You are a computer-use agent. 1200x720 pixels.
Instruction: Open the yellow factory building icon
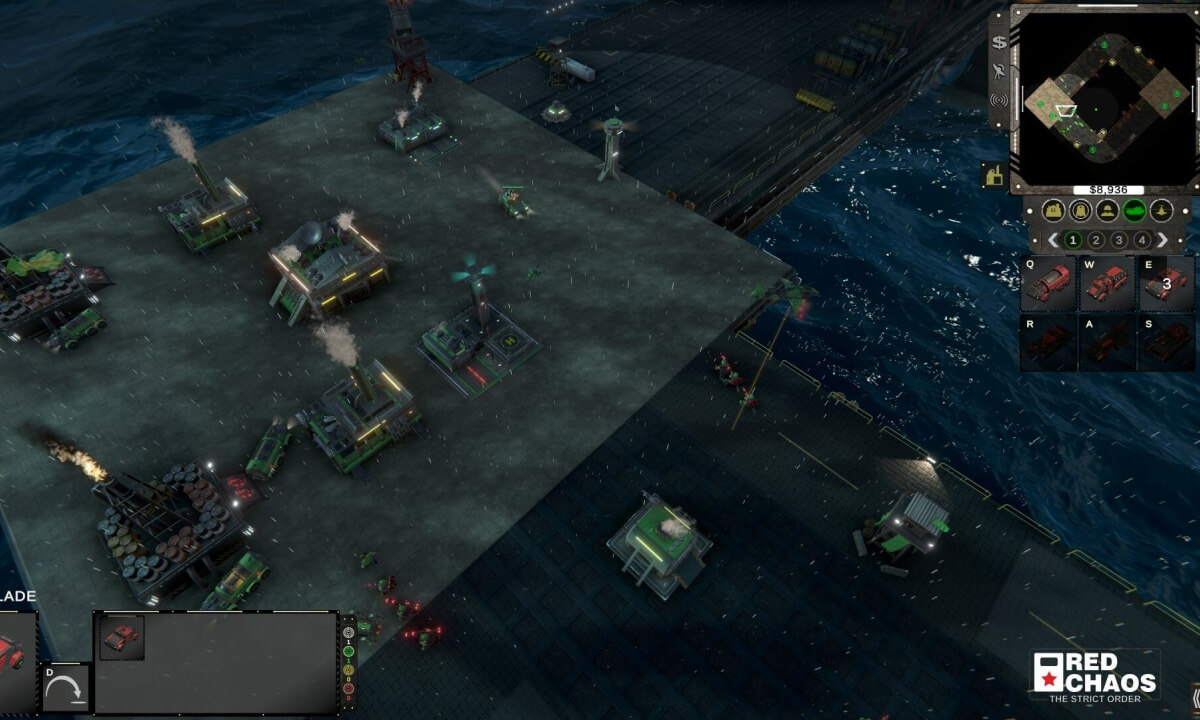click(x=994, y=176)
